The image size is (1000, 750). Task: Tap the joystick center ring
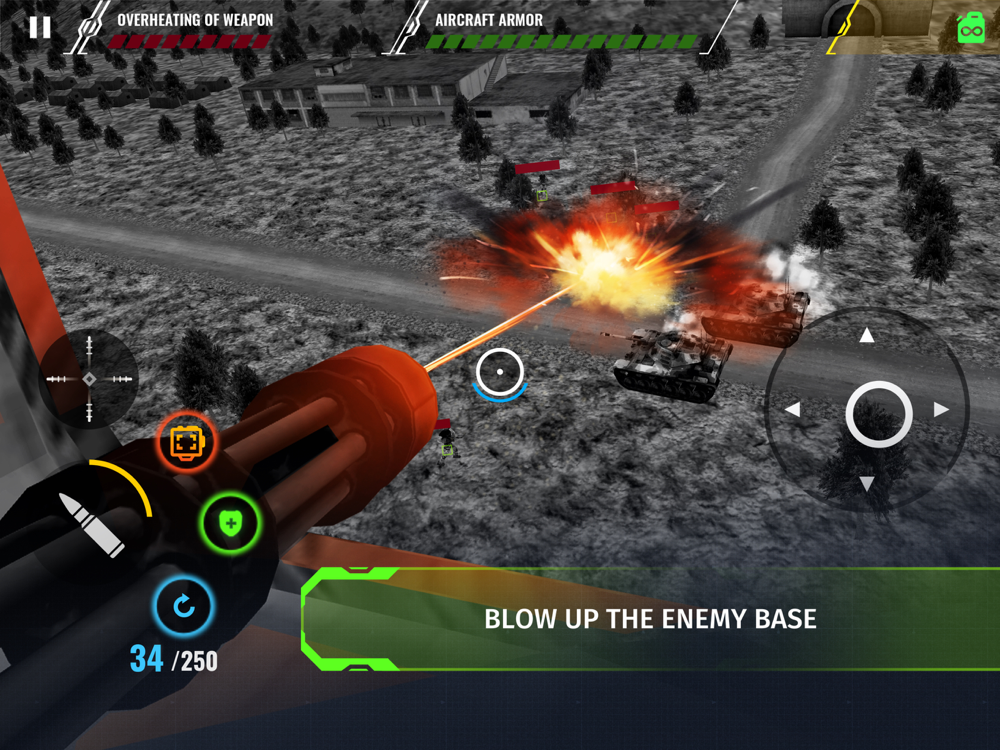click(x=878, y=414)
